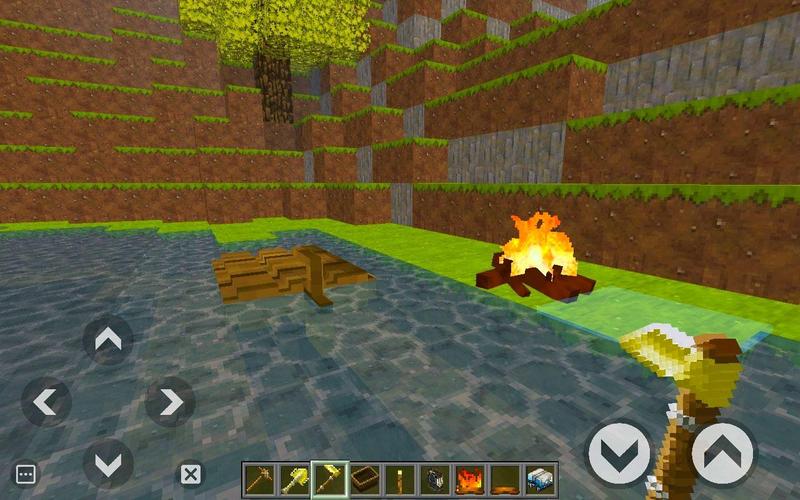Tap the large round down-arrow button
Image resolution: width=800 pixels, height=500 pixels.
pos(619,453)
